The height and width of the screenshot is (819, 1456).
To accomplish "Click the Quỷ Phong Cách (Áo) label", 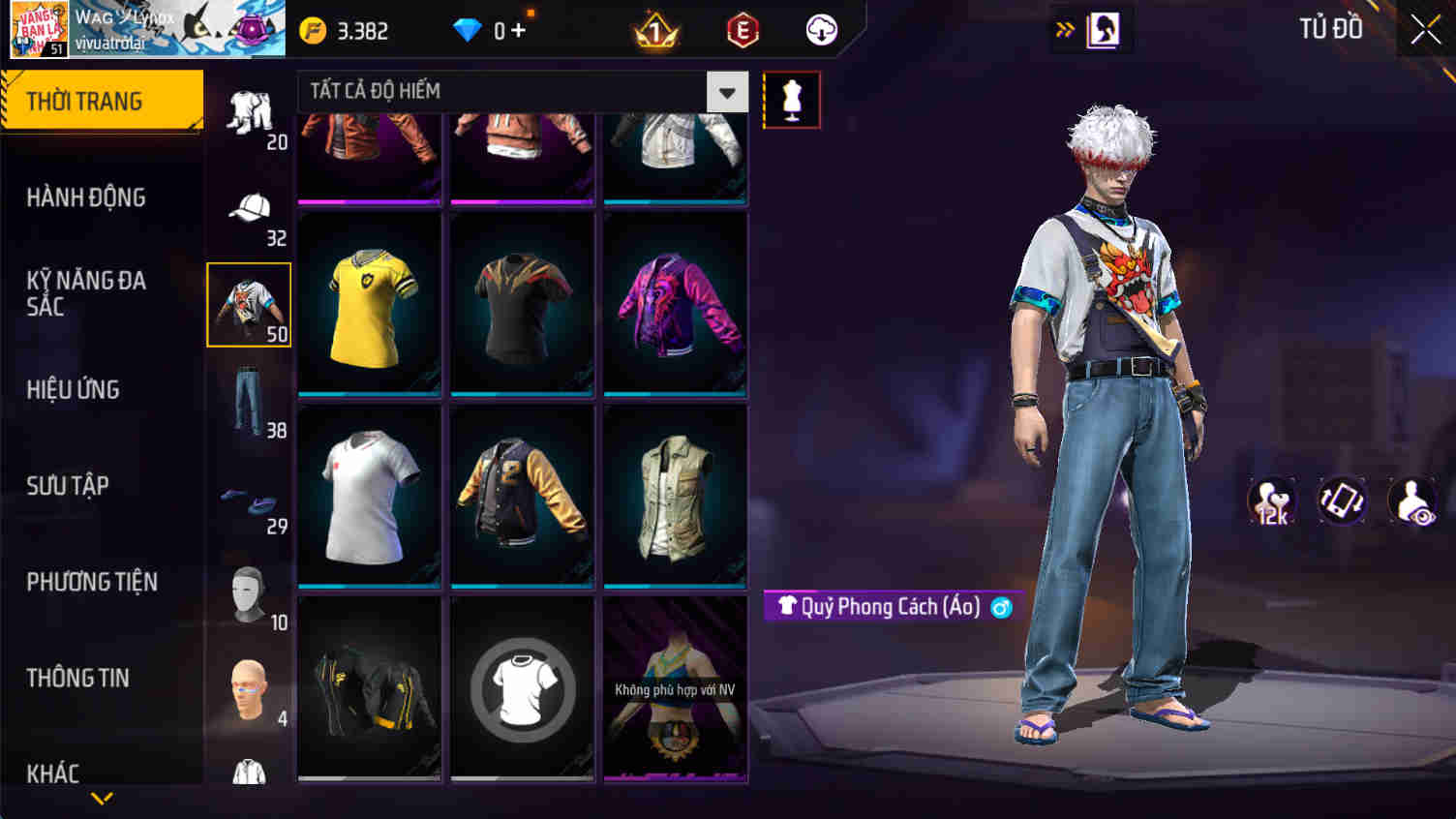I will (x=889, y=607).
